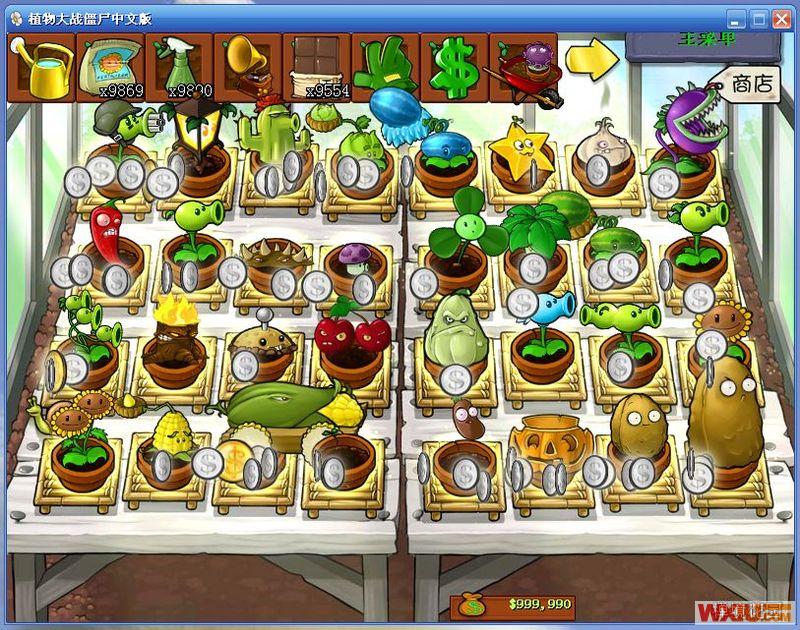Select the phonograph tool

[x=247, y=66]
